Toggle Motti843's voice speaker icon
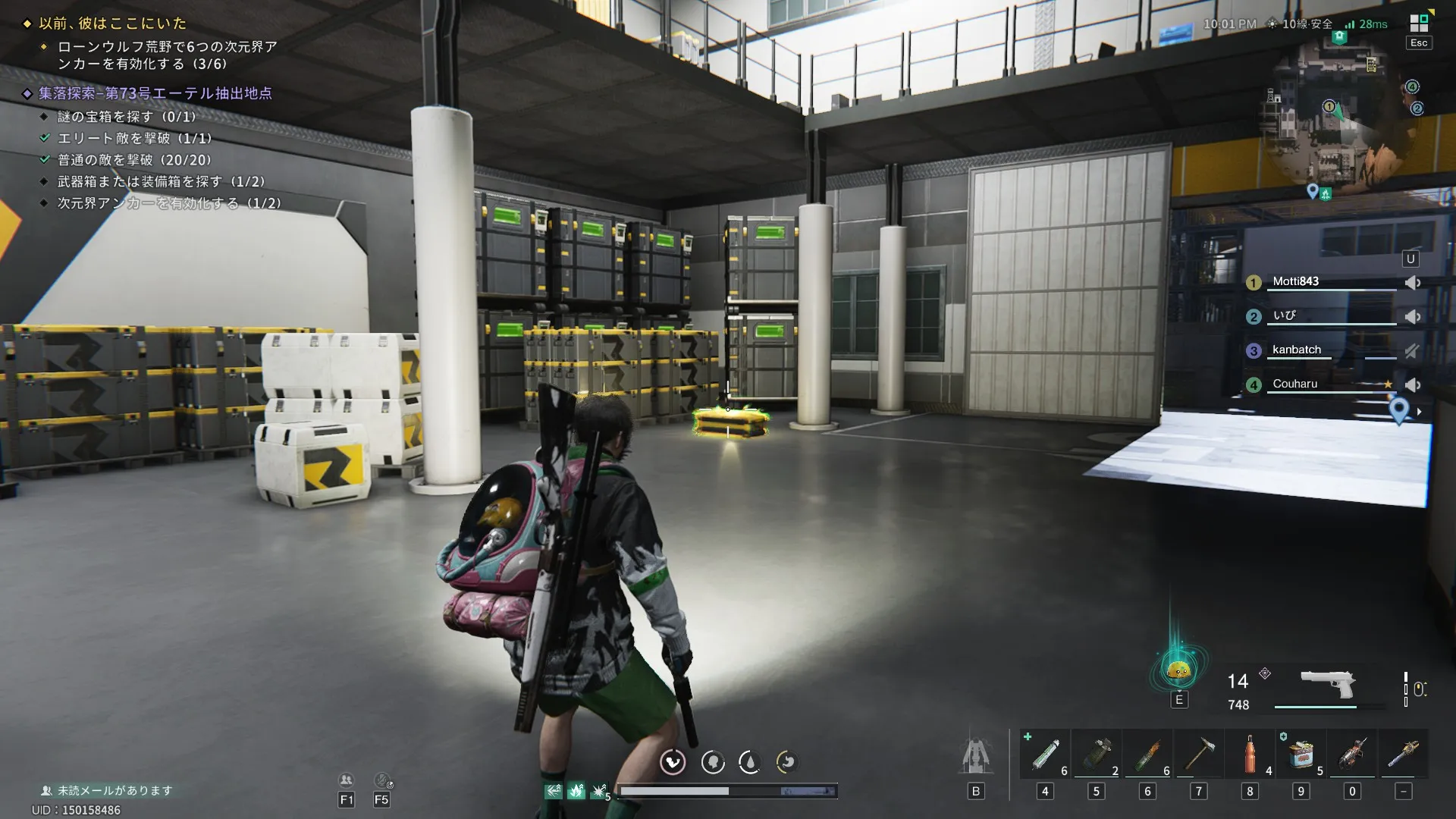The width and height of the screenshot is (1456, 819). (x=1412, y=283)
